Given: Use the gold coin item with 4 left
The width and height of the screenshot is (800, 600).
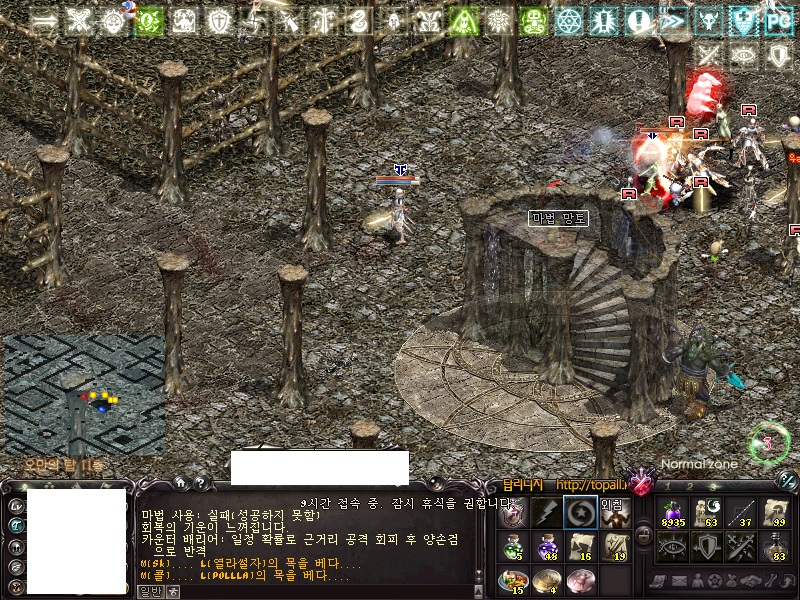Looking at the screenshot, I should click(546, 580).
